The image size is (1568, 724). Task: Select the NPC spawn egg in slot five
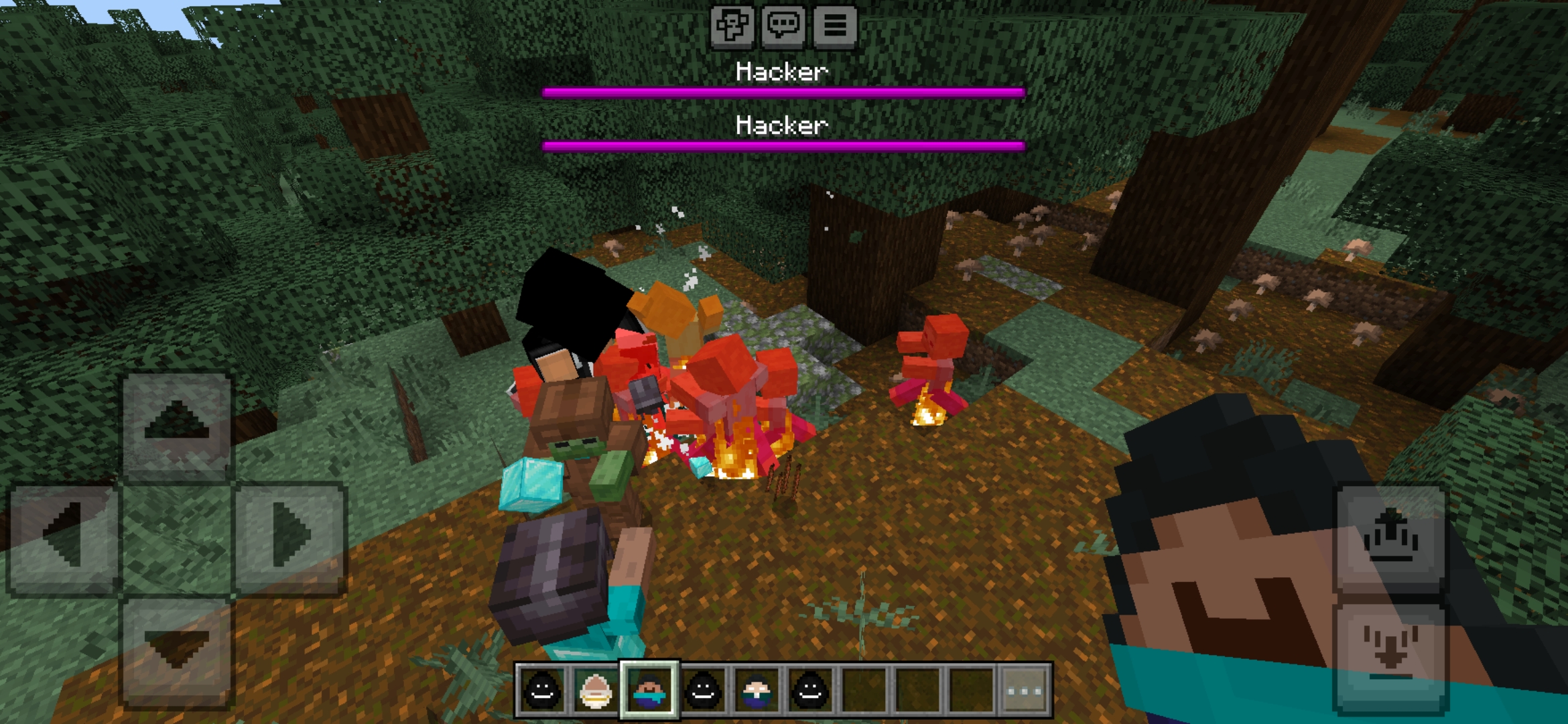point(756,689)
